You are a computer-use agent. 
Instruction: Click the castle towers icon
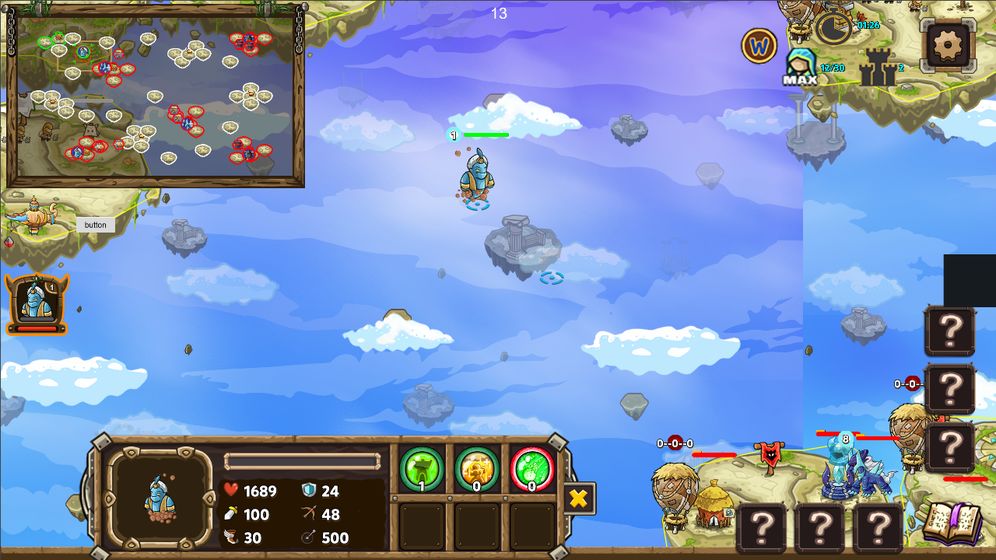click(x=877, y=67)
